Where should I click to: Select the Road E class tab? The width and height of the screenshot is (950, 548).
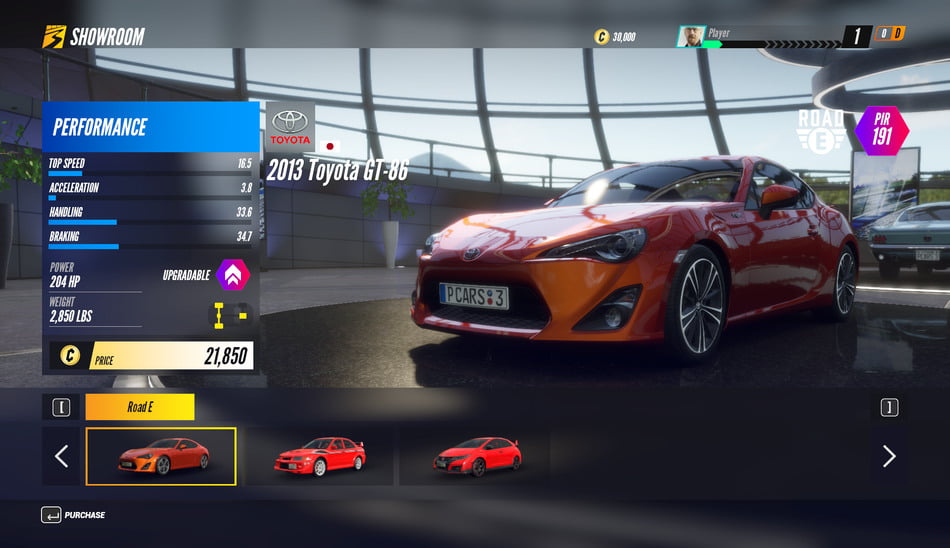coord(140,407)
